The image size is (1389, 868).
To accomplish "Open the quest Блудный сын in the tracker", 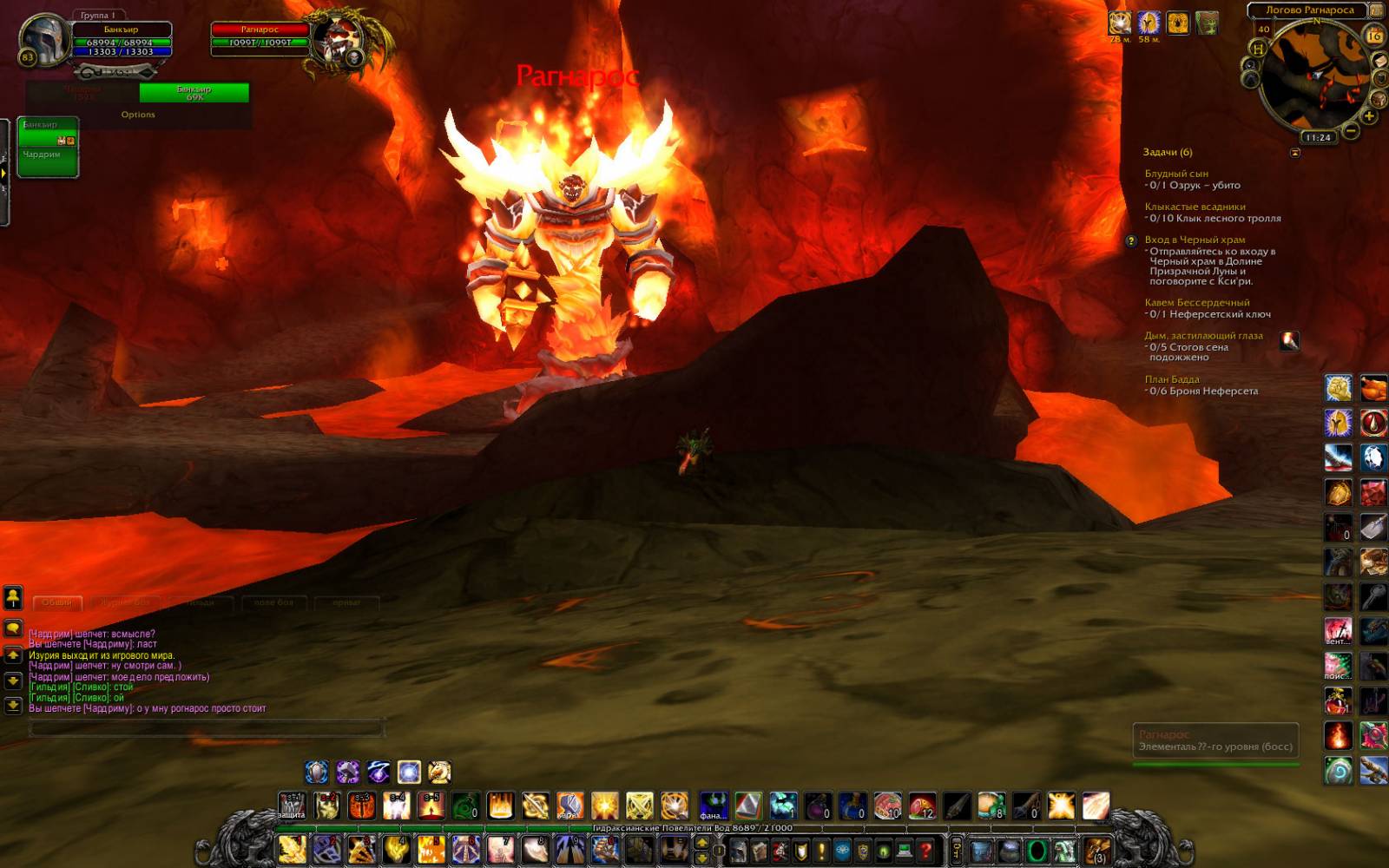I will 1176,174.
